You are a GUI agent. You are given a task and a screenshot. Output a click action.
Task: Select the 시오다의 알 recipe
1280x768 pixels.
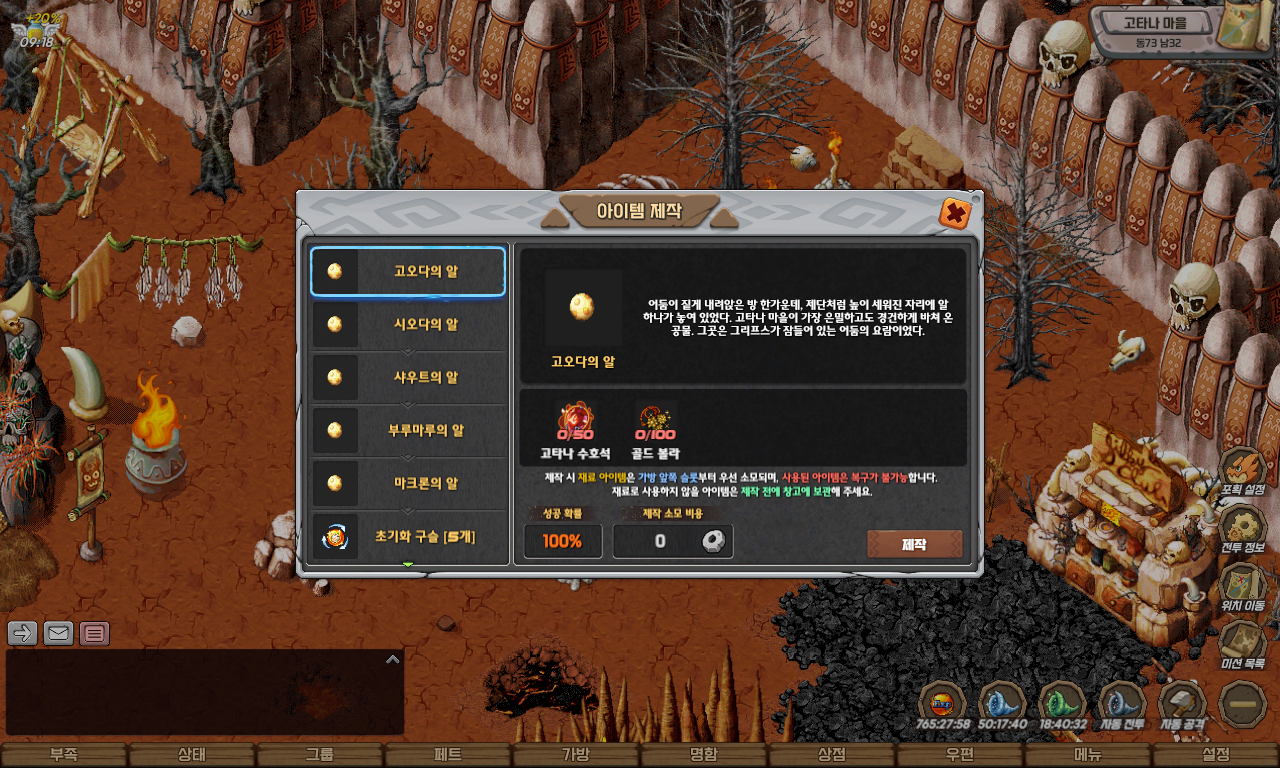pyautogui.click(x=408, y=324)
